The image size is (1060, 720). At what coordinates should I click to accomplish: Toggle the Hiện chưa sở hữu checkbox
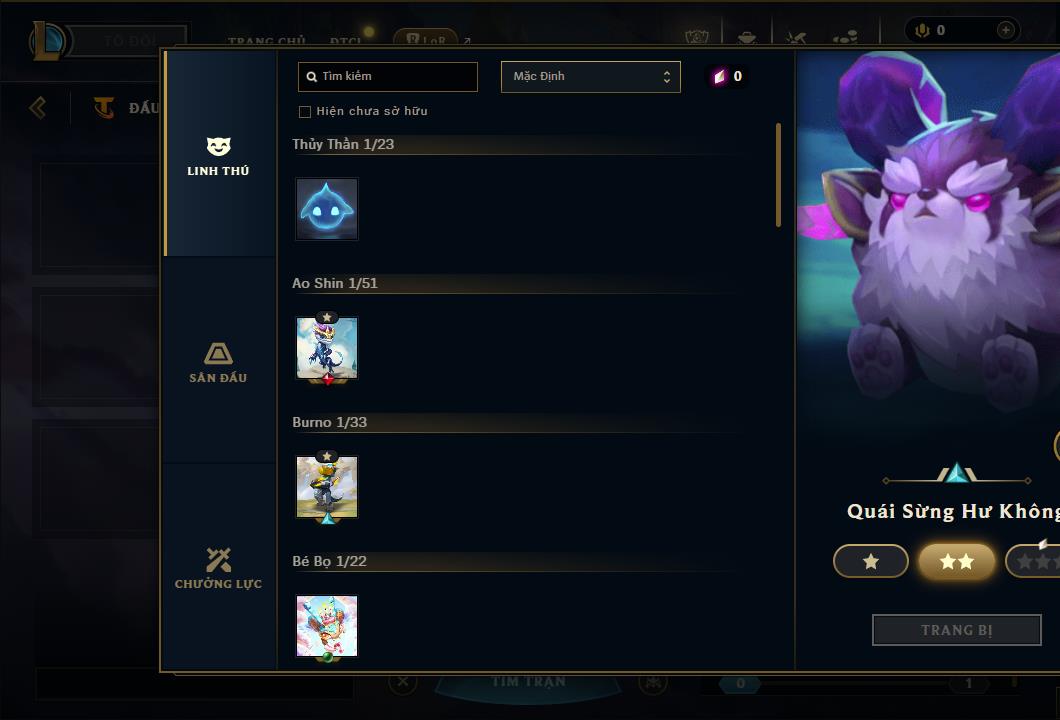pos(305,111)
